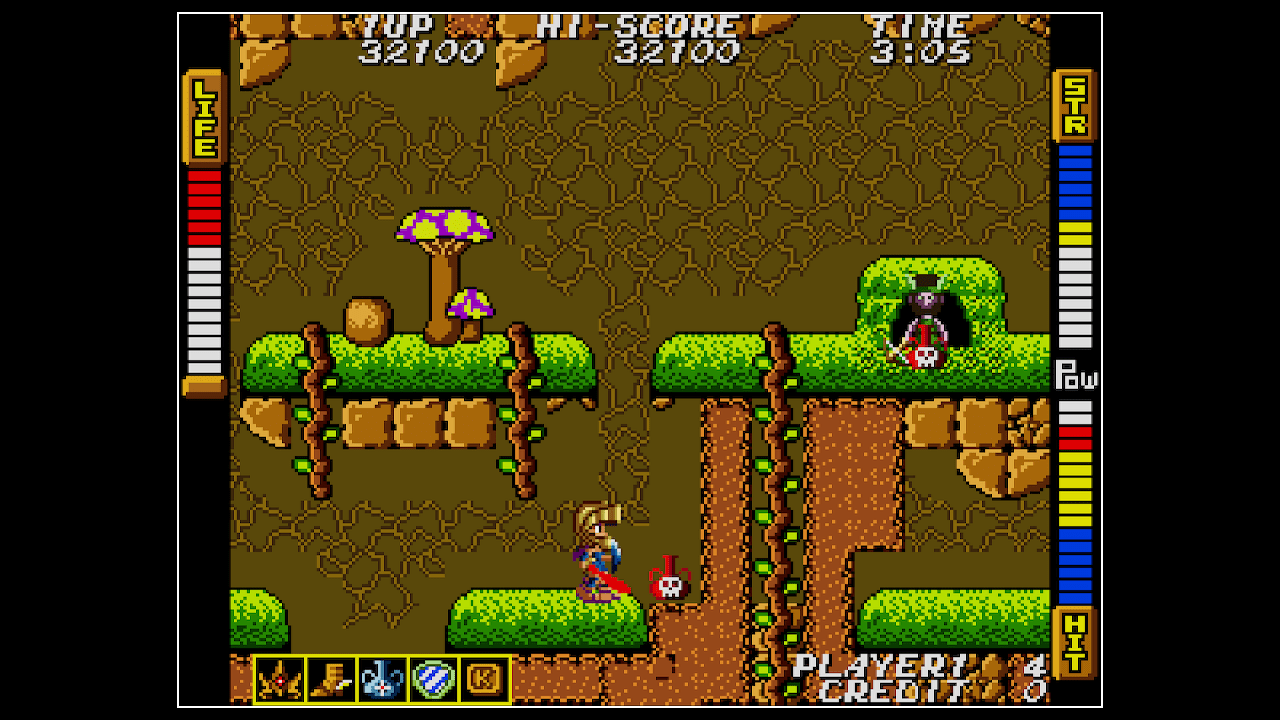Click the STR gauge label plaque
The image size is (1280, 720).
coord(1075,106)
